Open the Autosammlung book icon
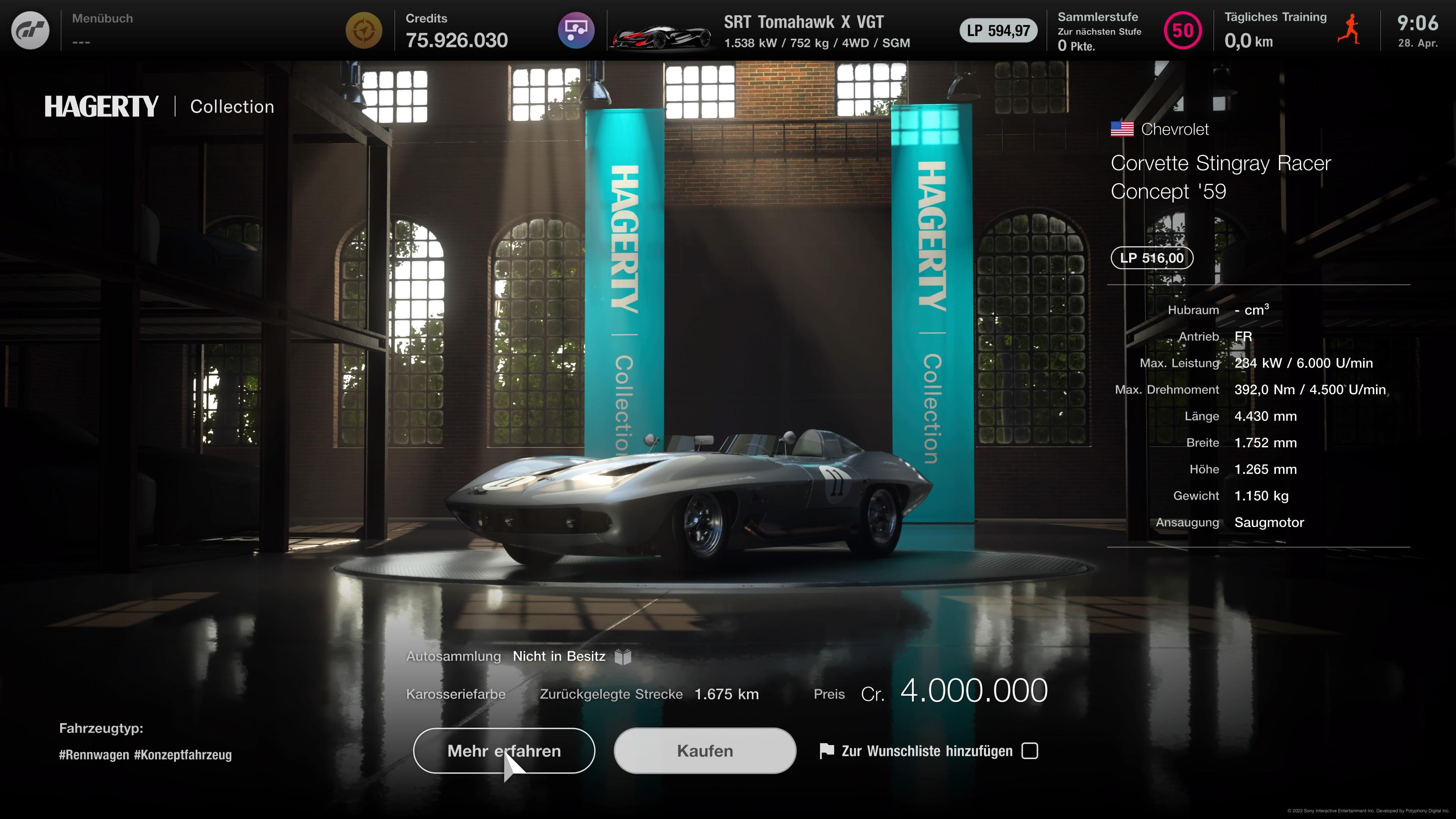This screenshot has width=1456, height=819. pyautogui.click(x=623, y=657)
